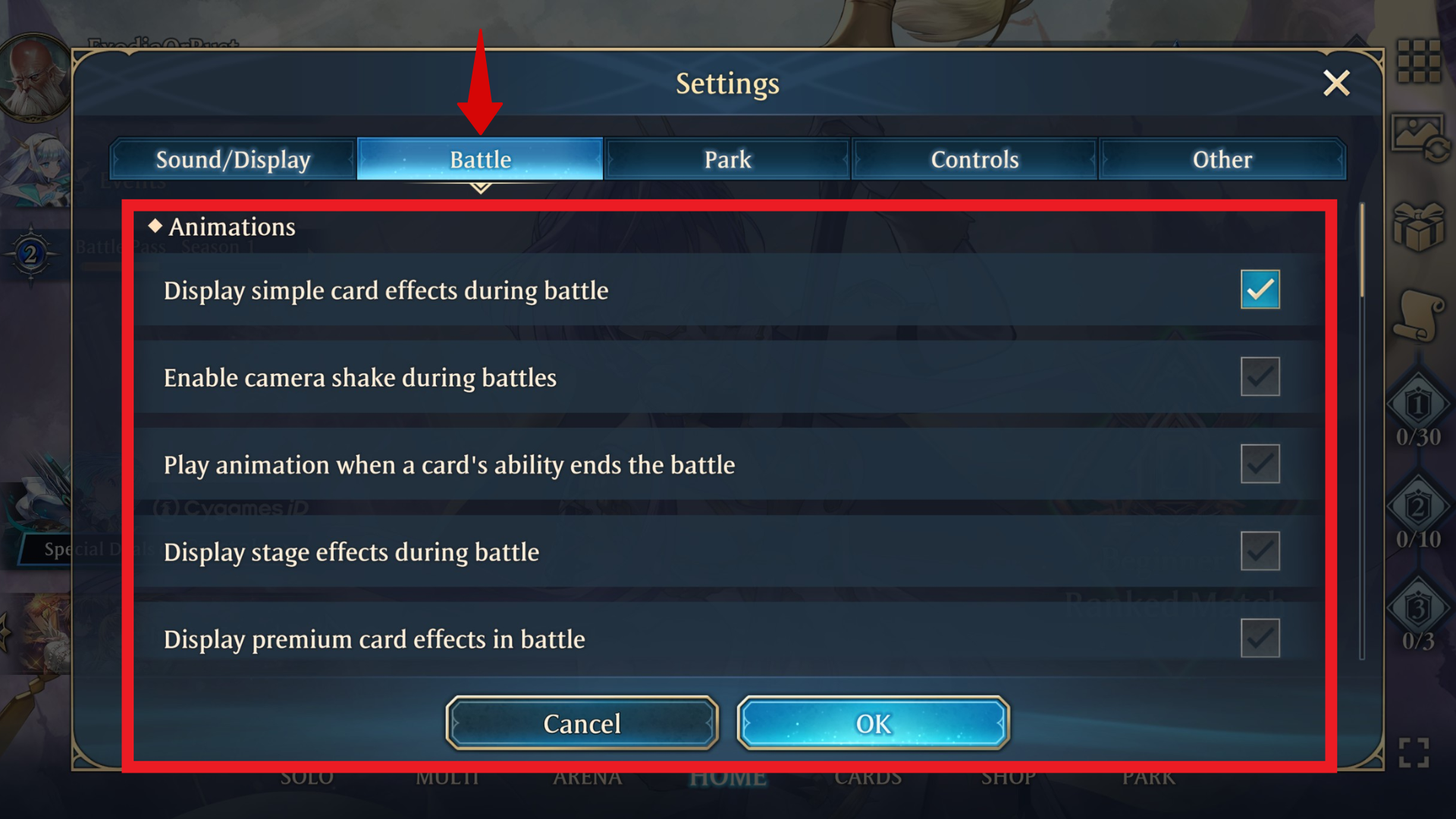
Task: Close the Settings window with the X
Action: pos(1336,83)
